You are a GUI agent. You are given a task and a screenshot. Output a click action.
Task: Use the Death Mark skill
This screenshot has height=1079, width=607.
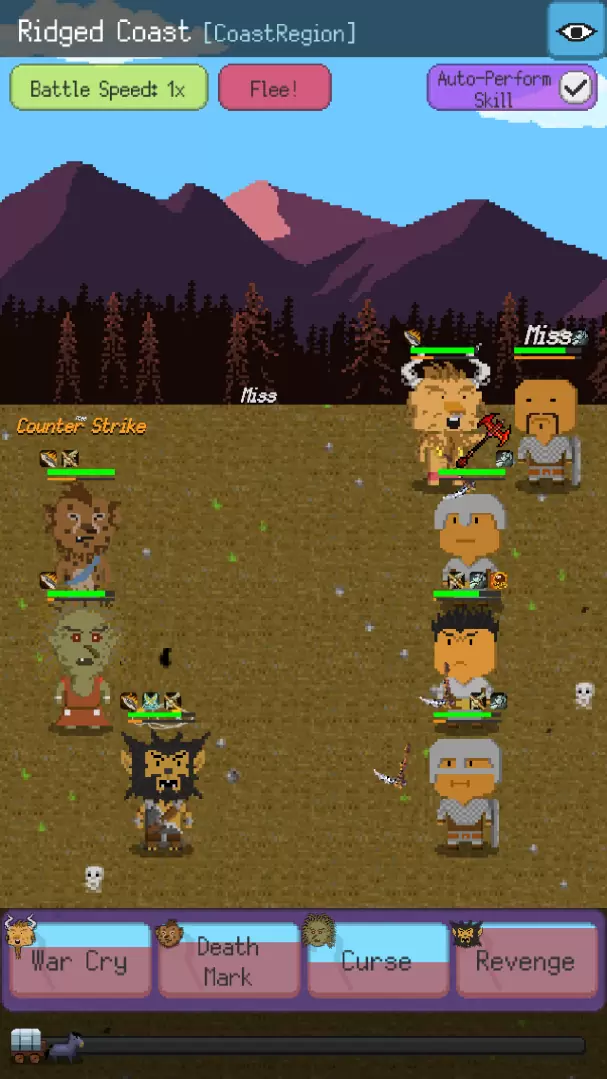click(x=228, y=961)
